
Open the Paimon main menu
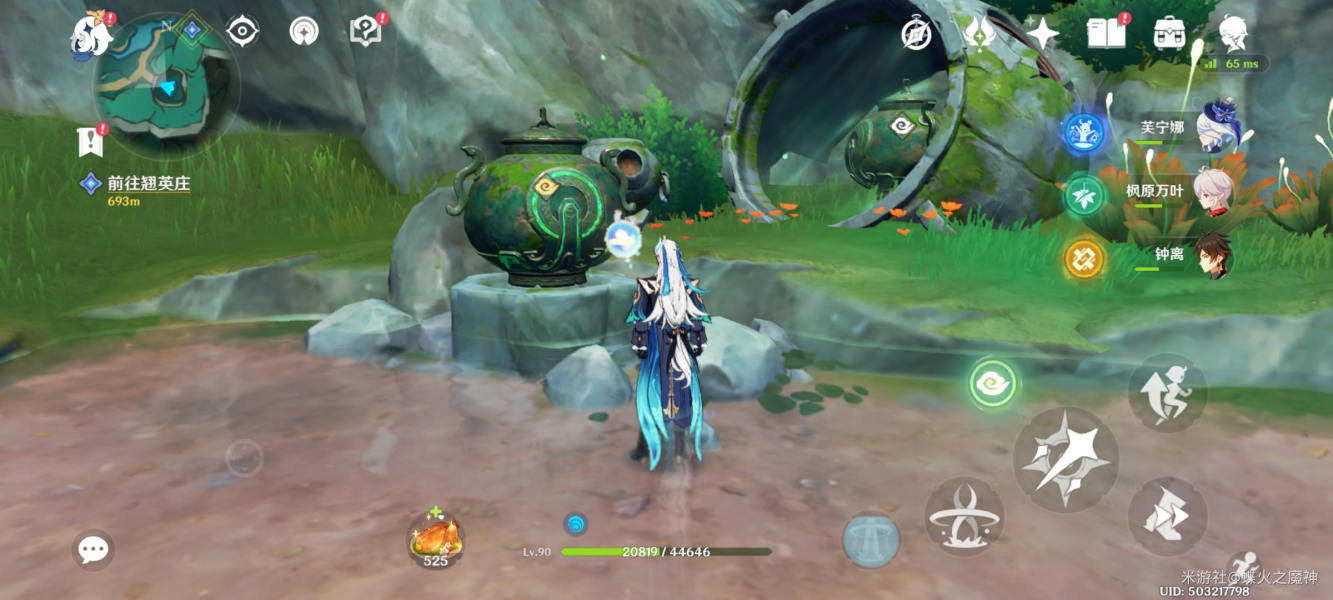[x=91, y=35]
